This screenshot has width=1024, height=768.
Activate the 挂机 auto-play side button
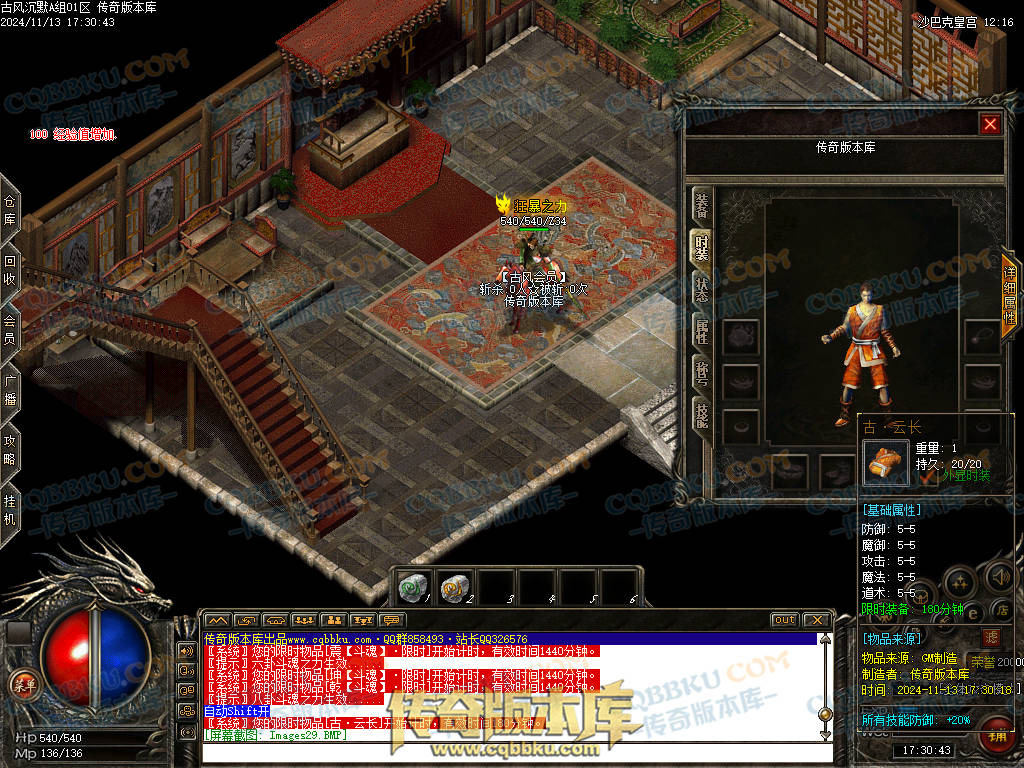(10, 511)
